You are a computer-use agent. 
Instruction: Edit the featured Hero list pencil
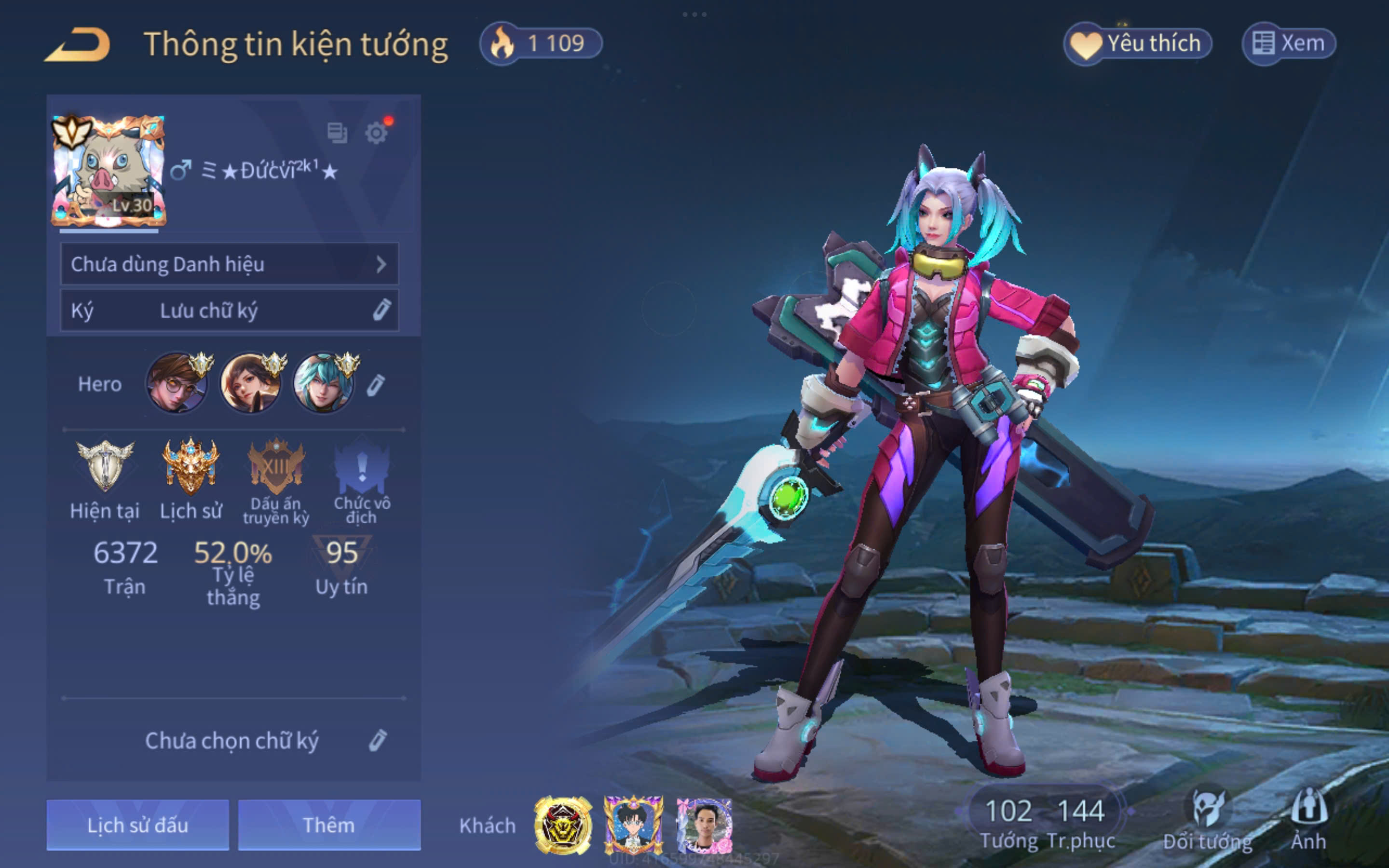pyautogui.click(x=376, y=385)
